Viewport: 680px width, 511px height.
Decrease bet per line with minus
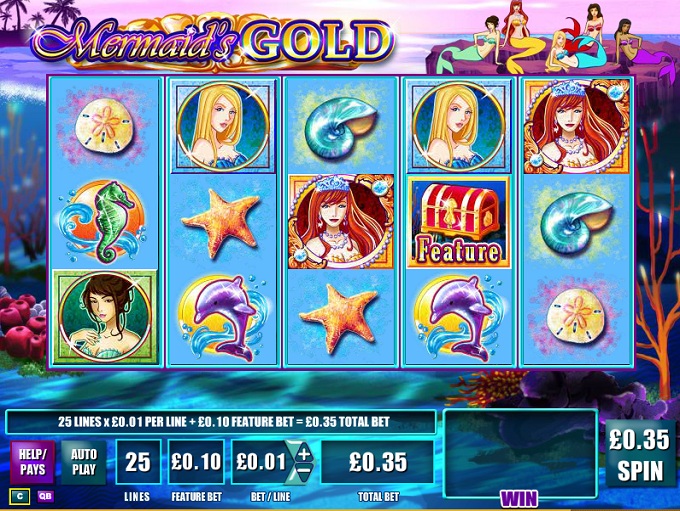(301, 472)
